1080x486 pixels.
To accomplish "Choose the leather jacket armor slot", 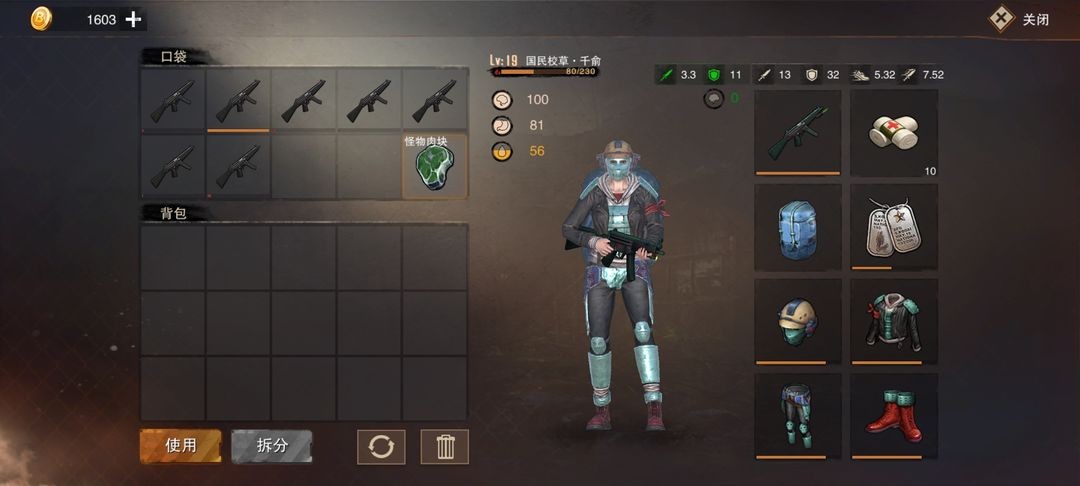I will coord(894,321).
